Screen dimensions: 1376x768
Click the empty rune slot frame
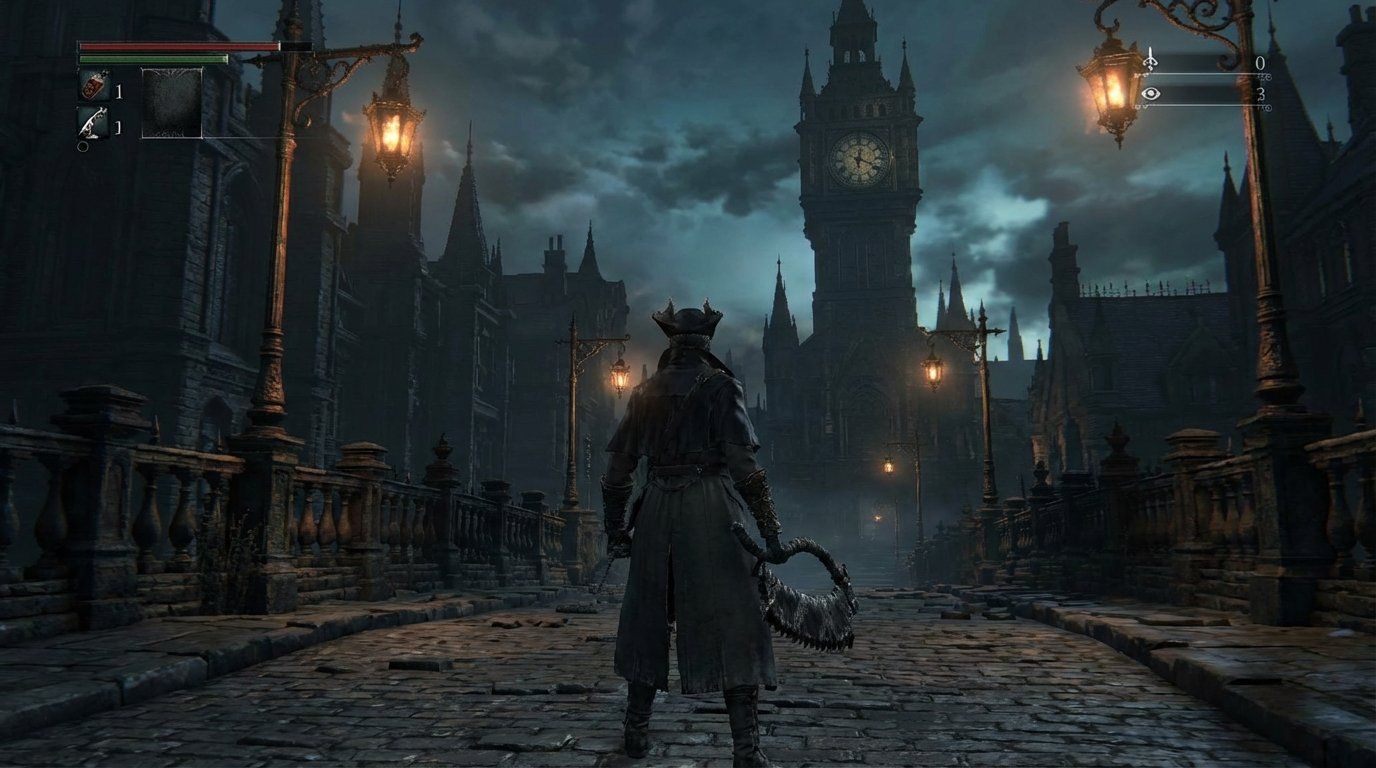click(173, 103)
